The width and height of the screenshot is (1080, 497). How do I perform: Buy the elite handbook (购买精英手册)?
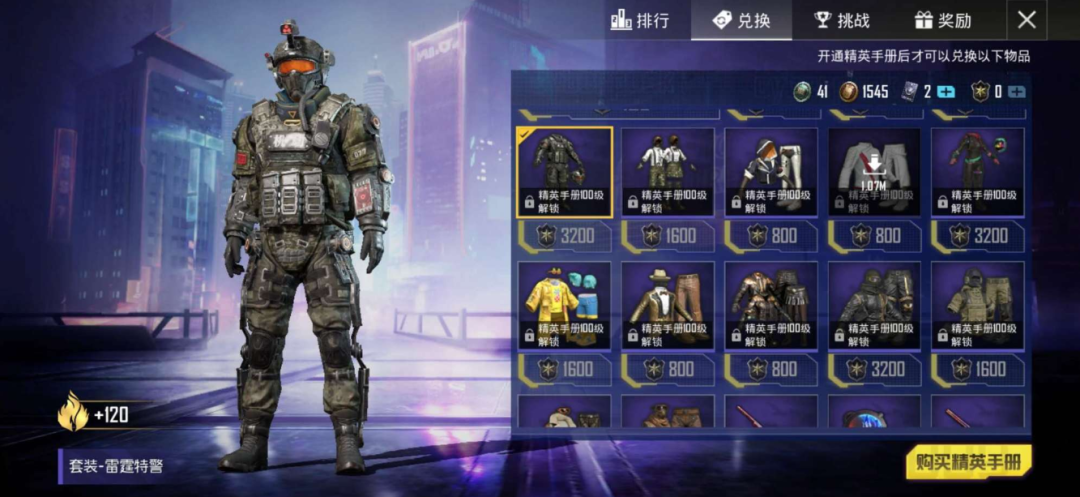[x=968, y=462]
